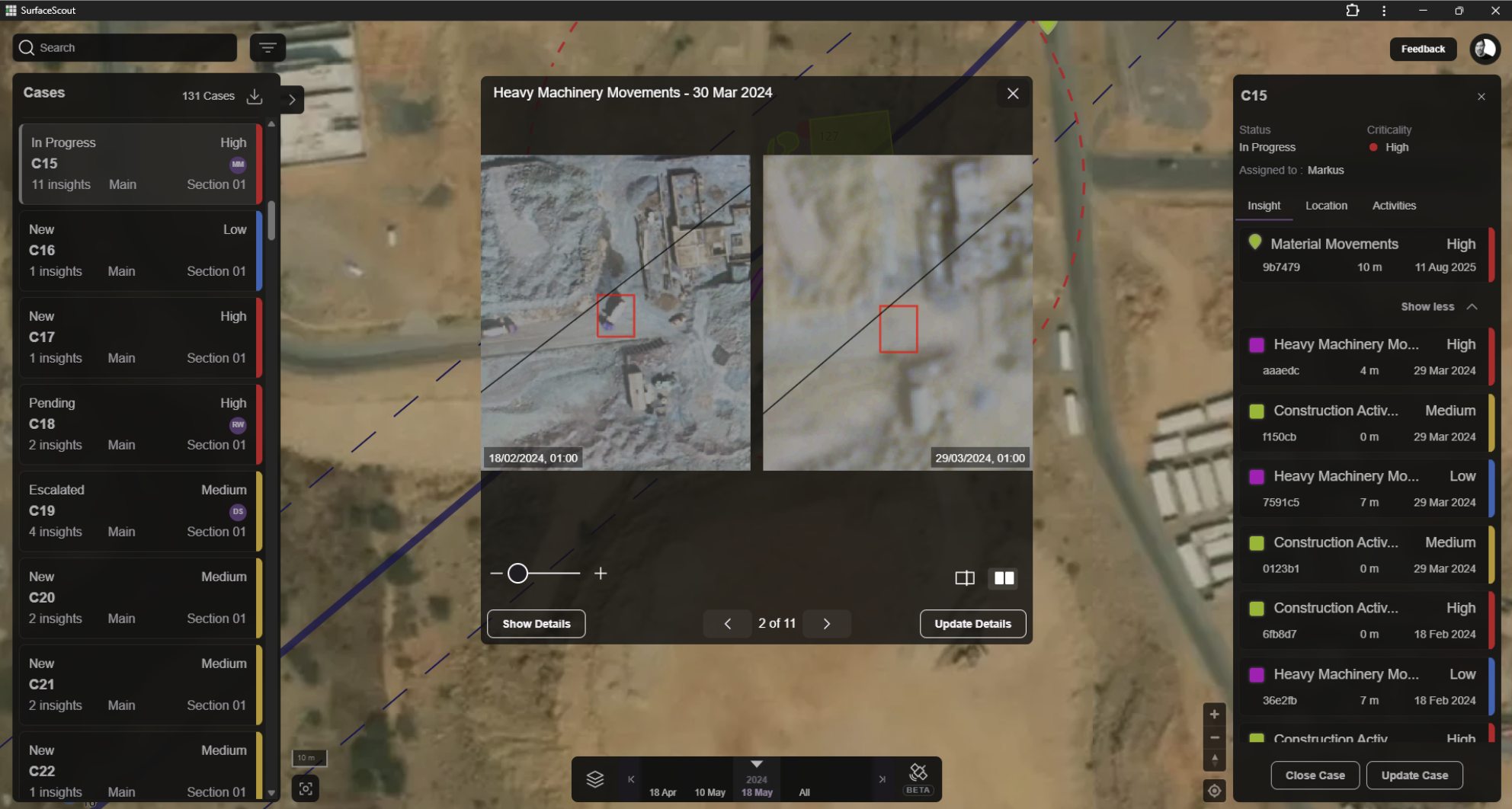Zoom in using the map plus icon
The height and width of the screenshot is (809, 1512).
click(1214, 715)
